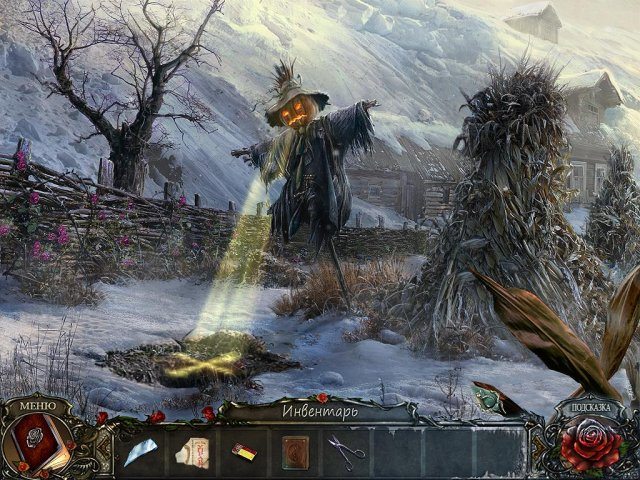Select the red and yellow matchbox item

point(244,452)
